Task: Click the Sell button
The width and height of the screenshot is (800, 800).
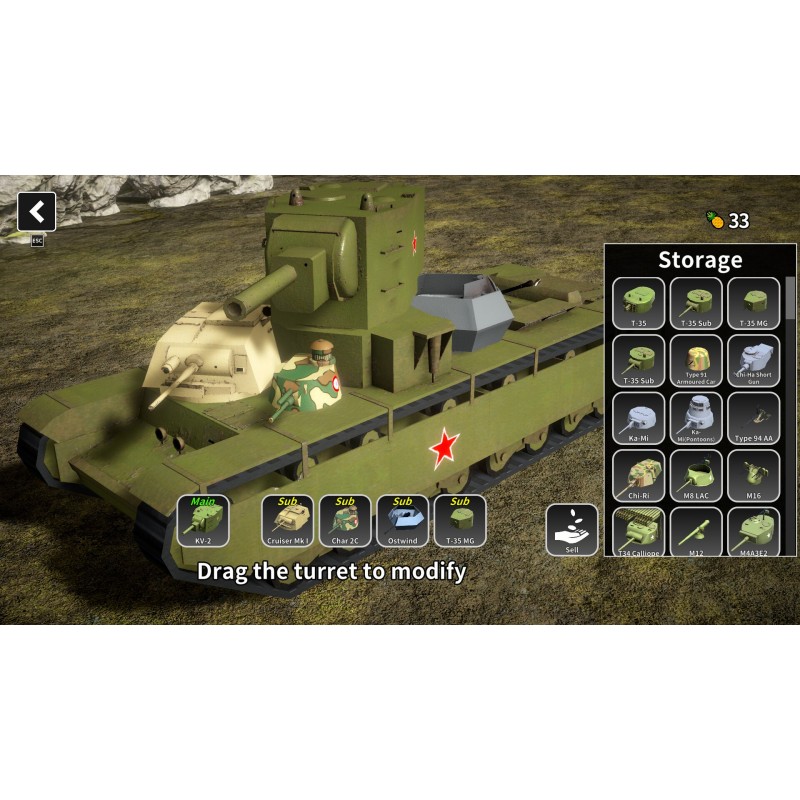Action: [x=572, y=530]
